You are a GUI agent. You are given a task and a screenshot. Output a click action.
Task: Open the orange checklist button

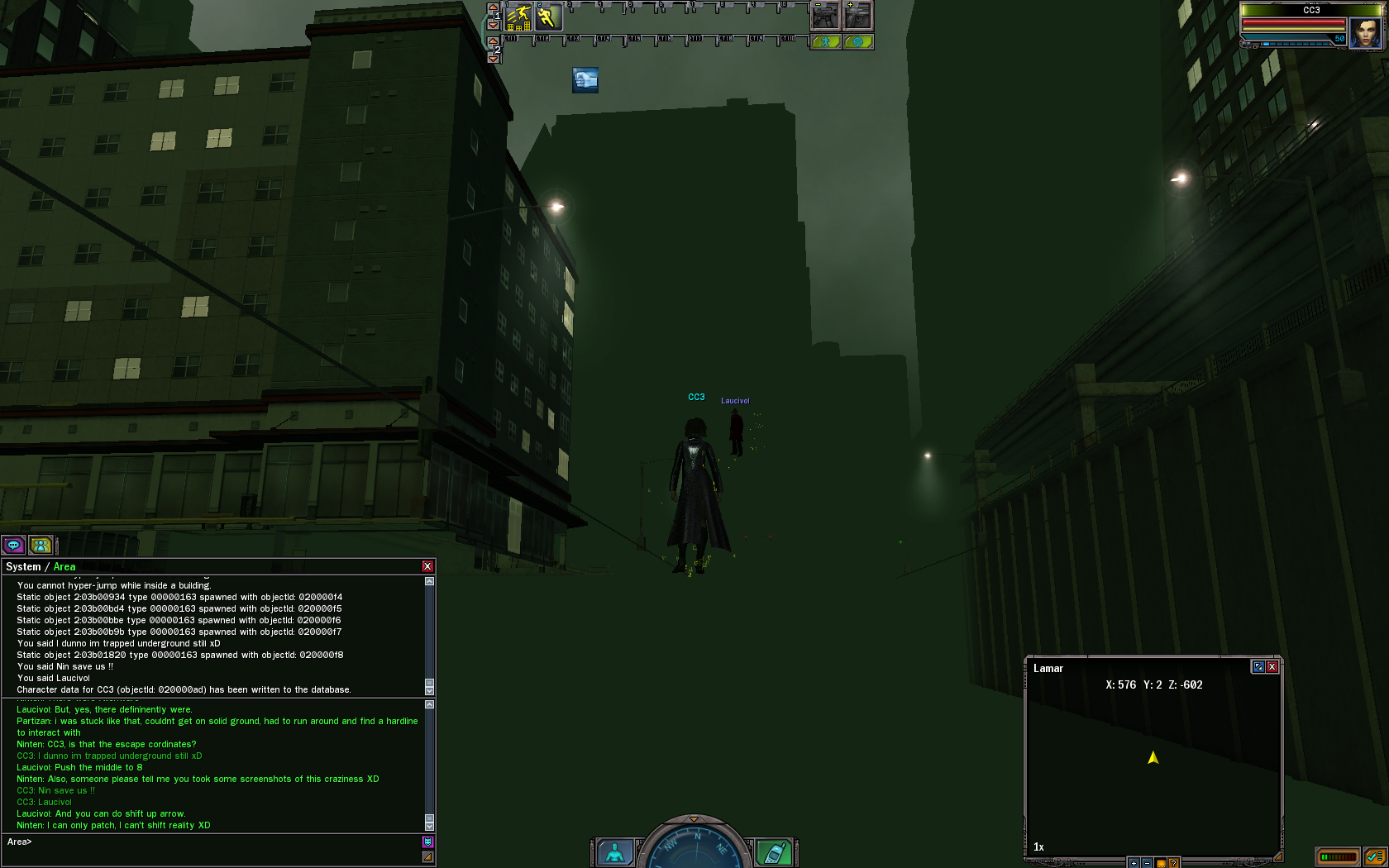(1374, 857)
